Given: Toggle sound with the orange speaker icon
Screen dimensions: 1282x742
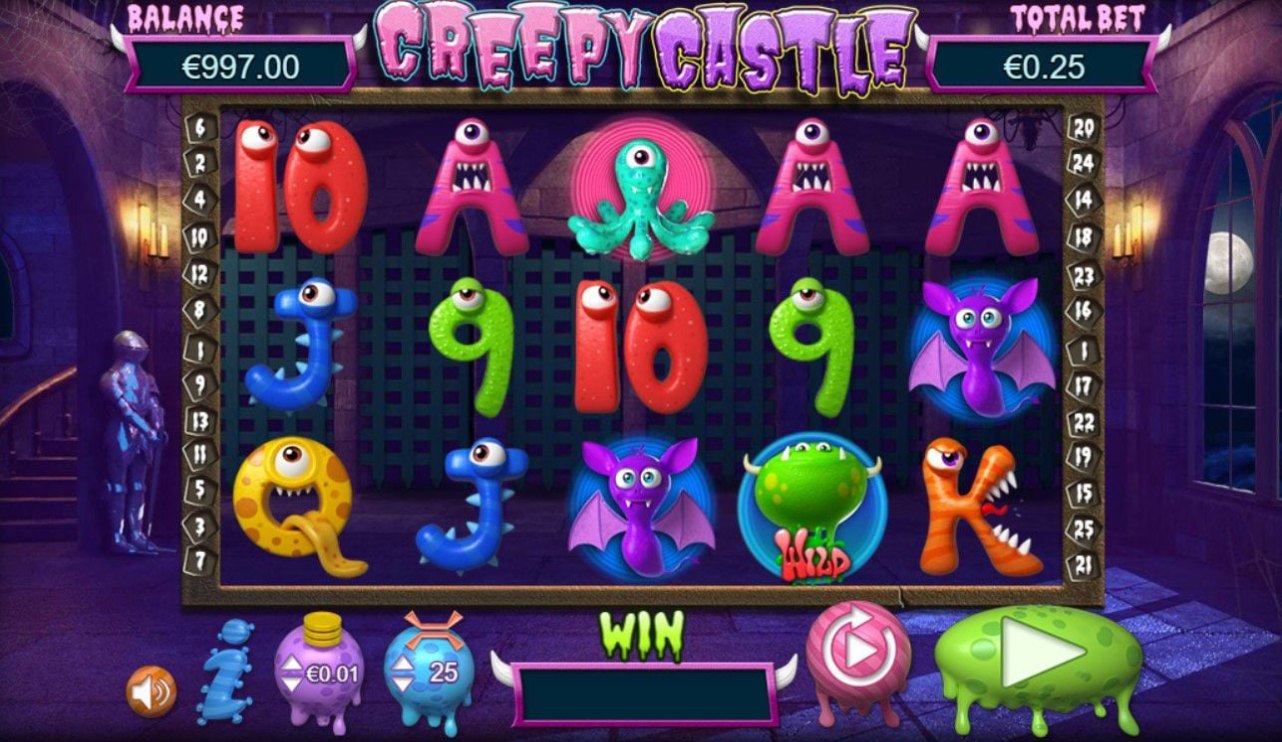Looking at the screenshot, I should pyautogui.click(x=151, y=691).
